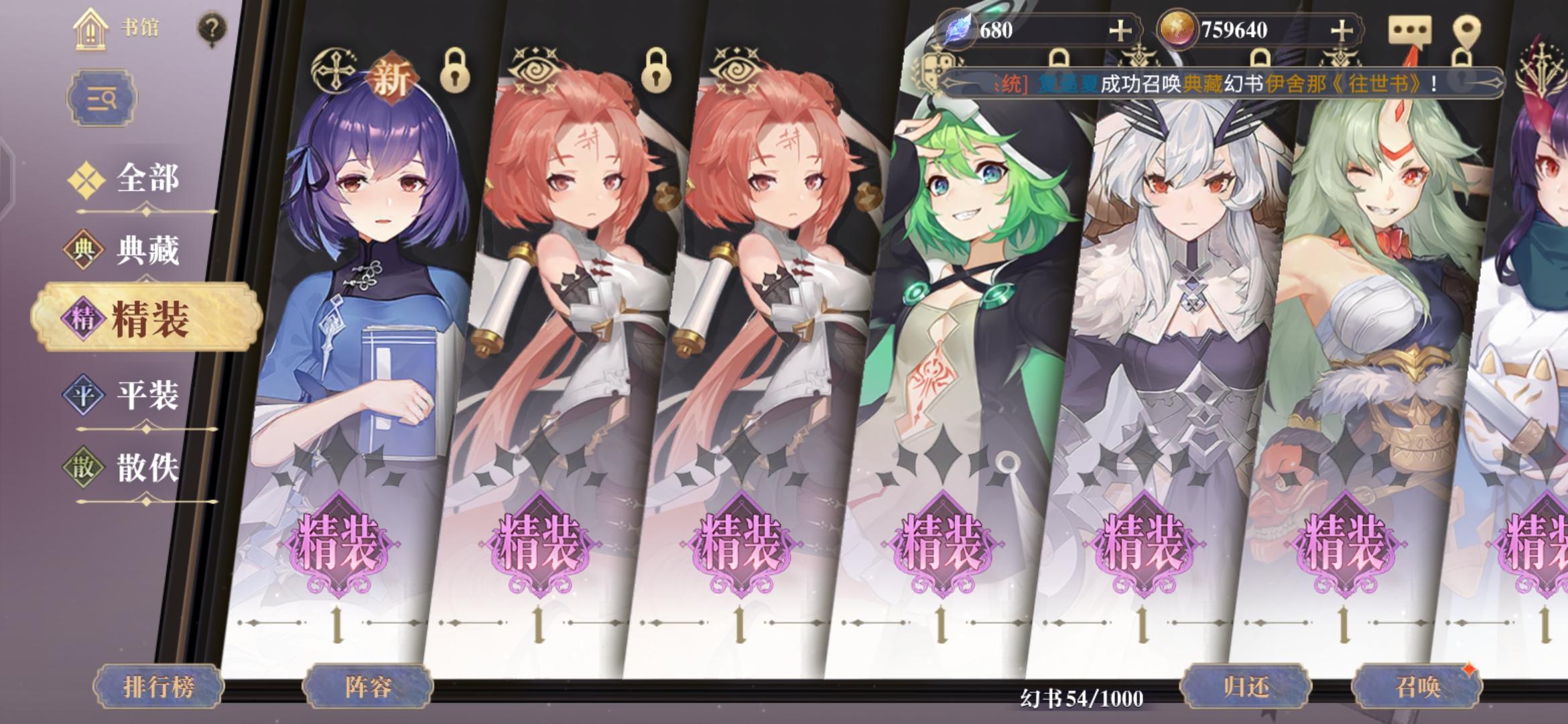Click the 书馆 home icon
This screenshot has height=724, width=1568.
90,30
